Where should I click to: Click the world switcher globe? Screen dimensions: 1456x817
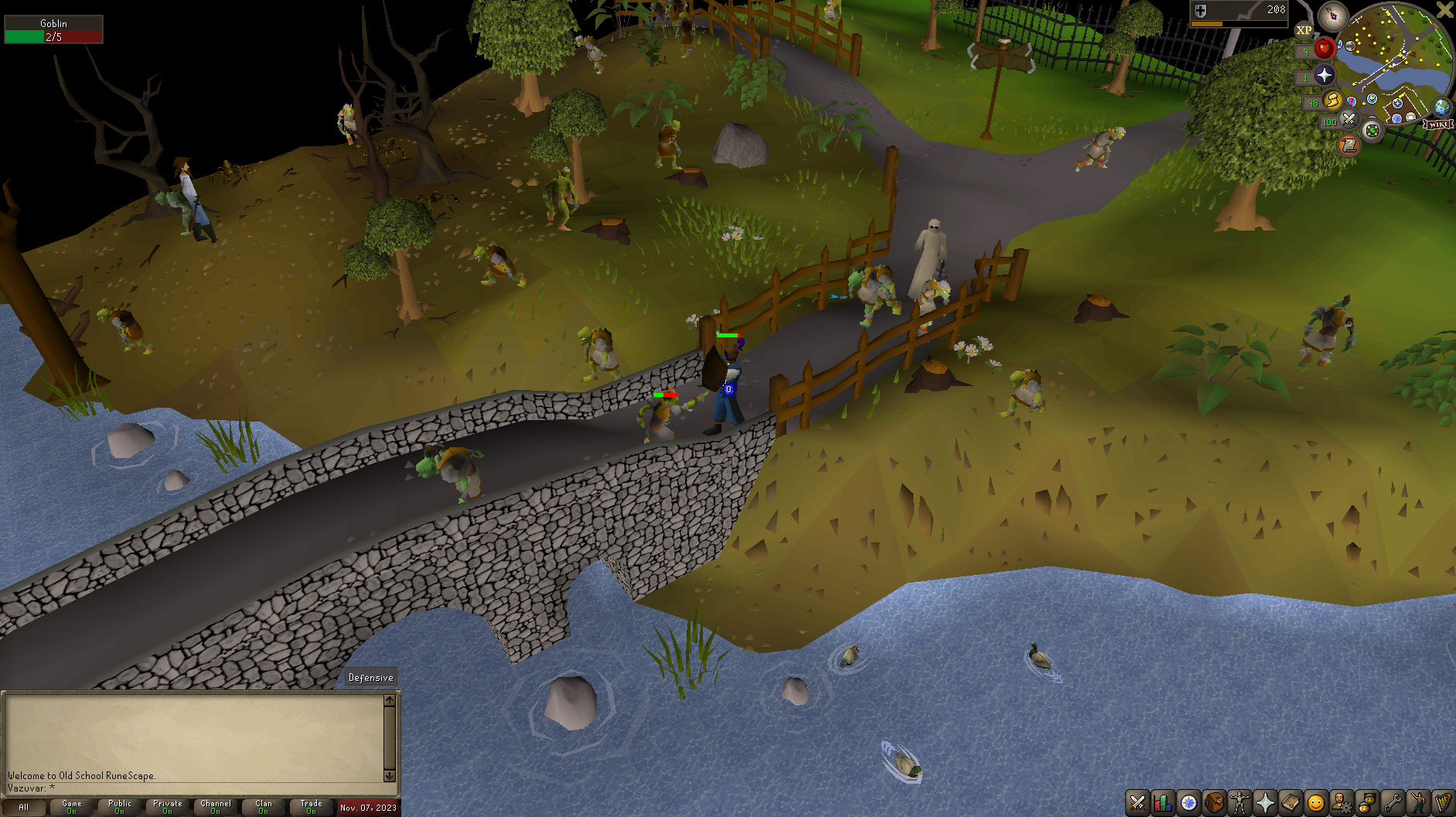[1440, 109]
